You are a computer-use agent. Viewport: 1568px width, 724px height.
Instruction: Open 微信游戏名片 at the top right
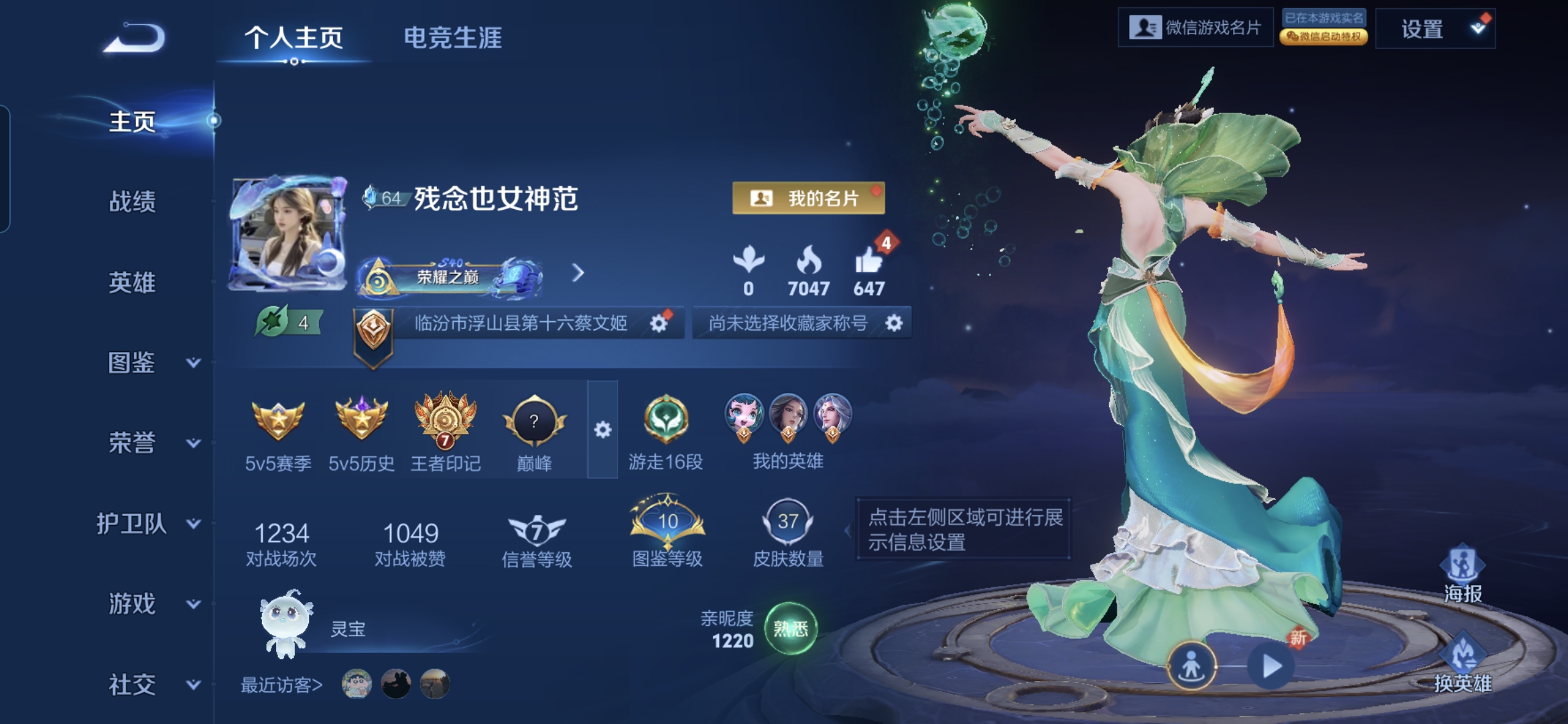[x=1196, y=28]
